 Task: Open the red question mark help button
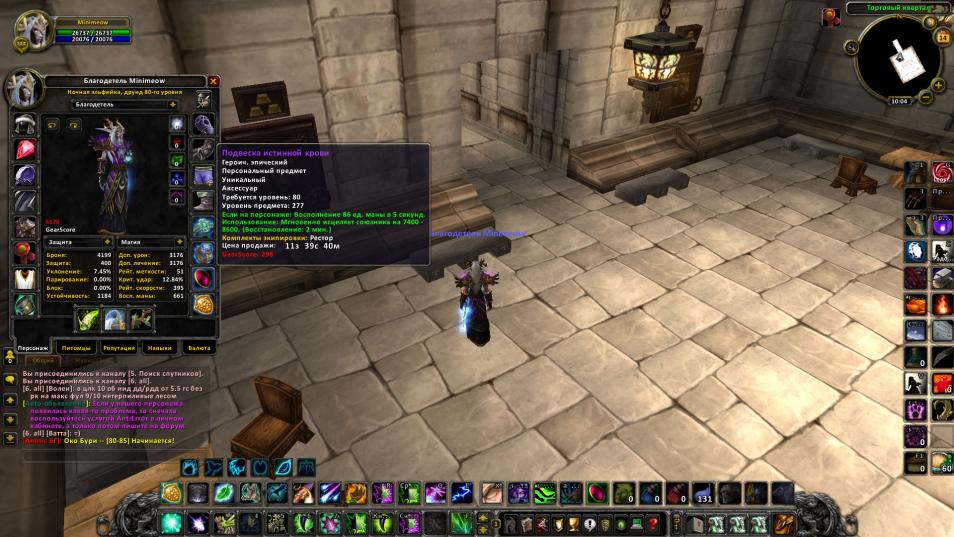[x=653, y=522]
